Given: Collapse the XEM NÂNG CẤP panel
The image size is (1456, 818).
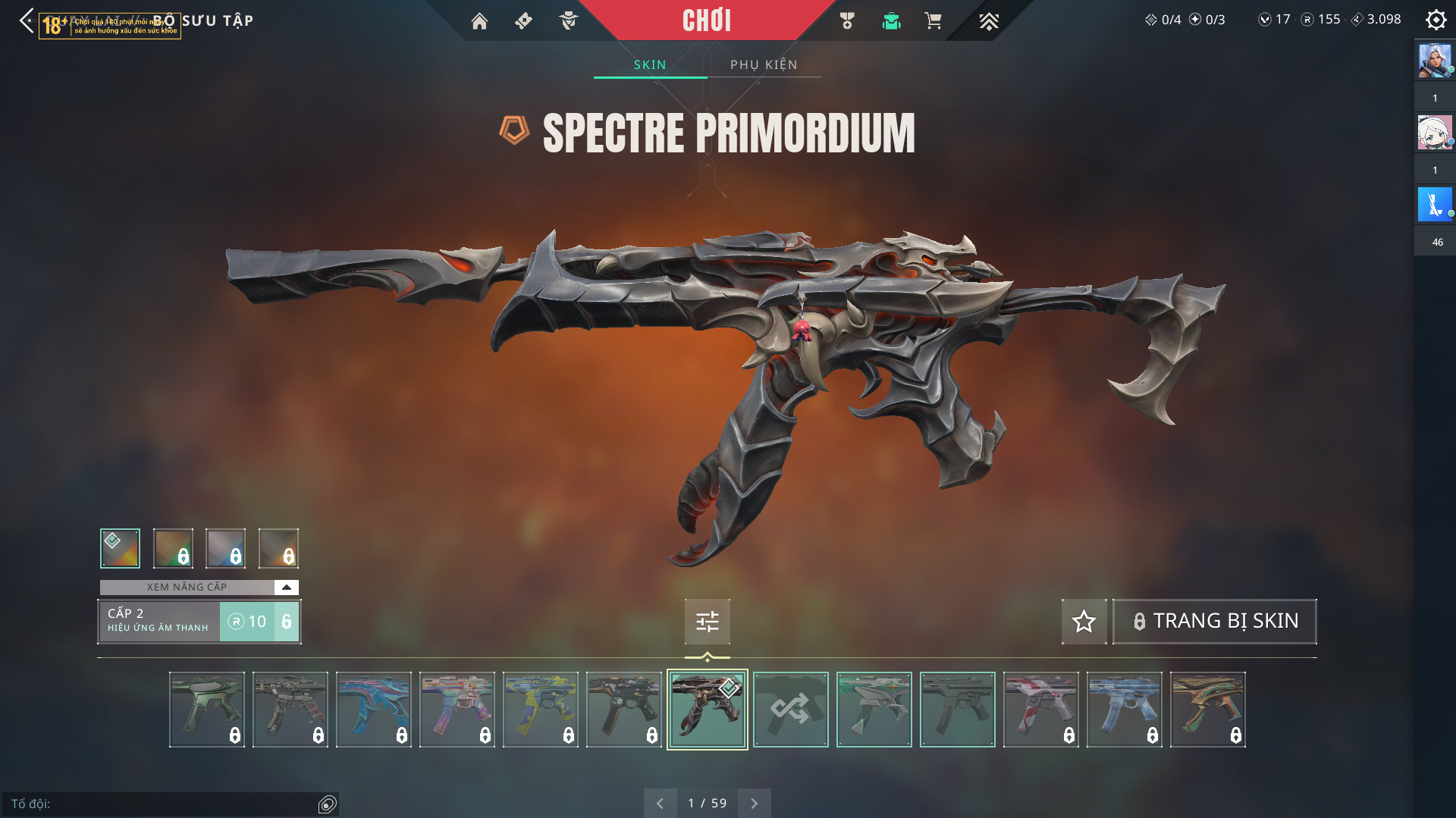Looking at the screenshot, I should [x=286, y=587].
